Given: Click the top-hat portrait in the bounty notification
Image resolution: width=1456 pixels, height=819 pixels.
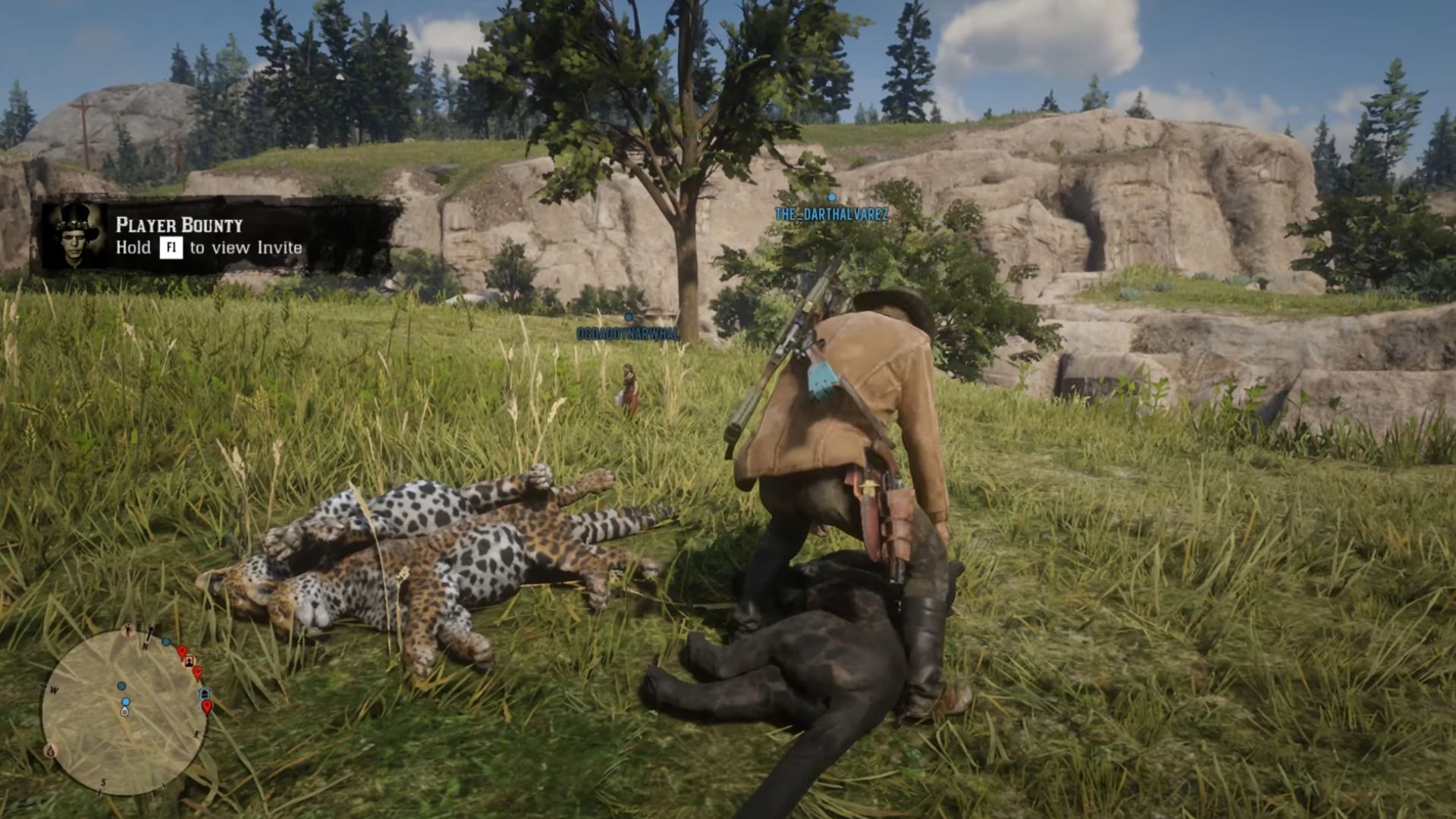Looking at the screenshot, I should coord(74,236).
